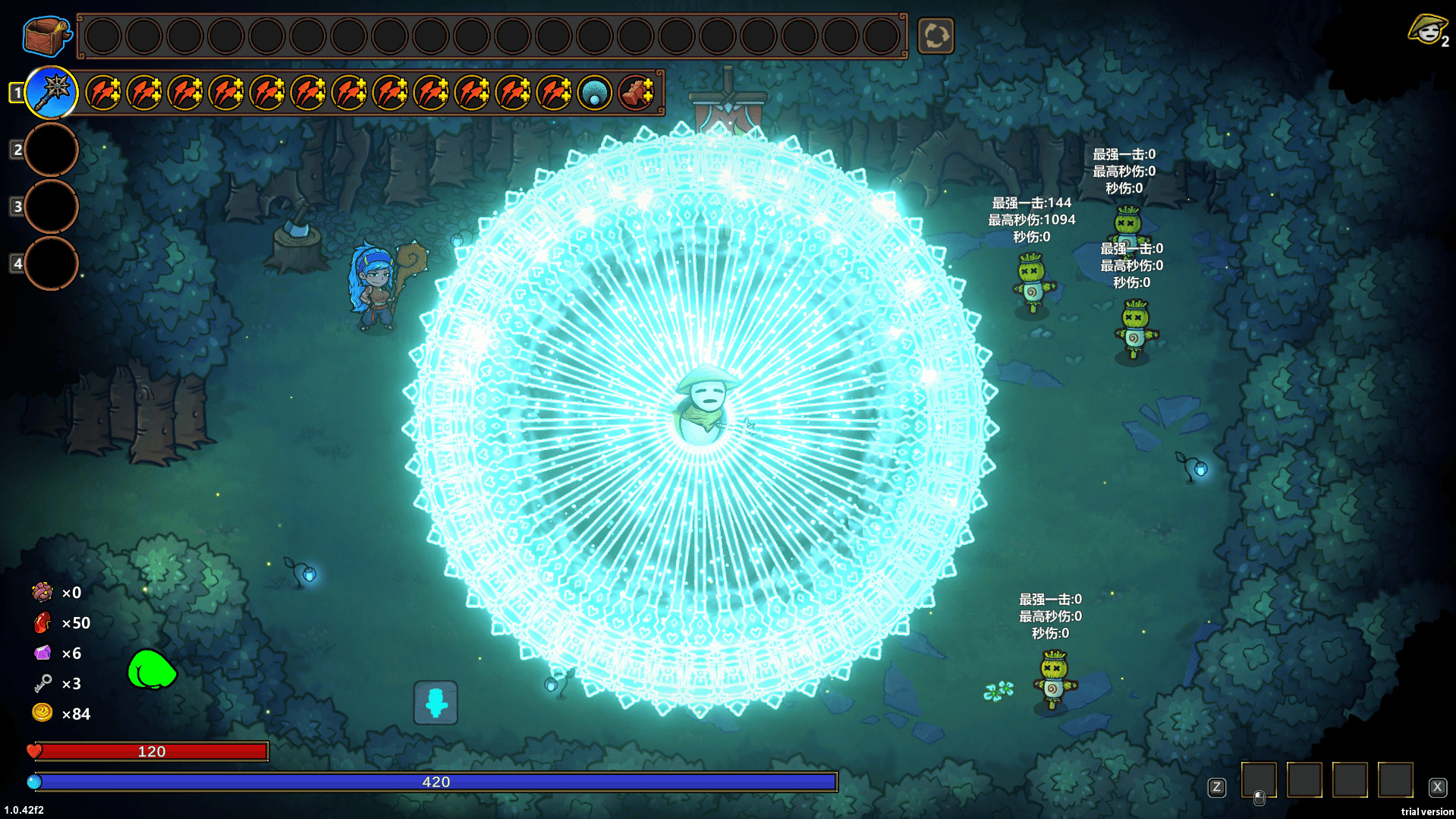Click the straw-hat character portrait

point(1427,30)
